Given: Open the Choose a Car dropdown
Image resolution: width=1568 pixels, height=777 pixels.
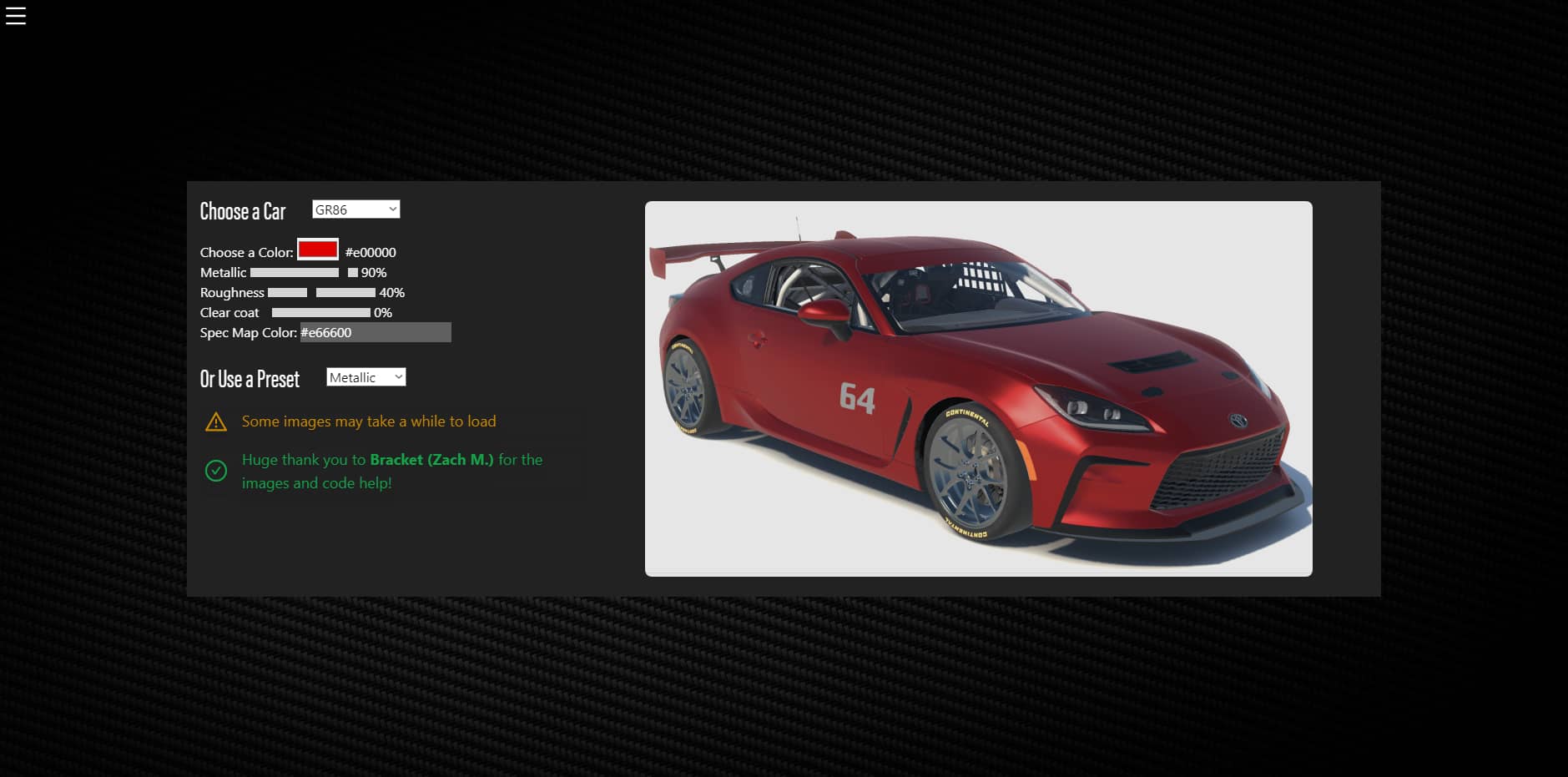Looking at the screenshot, I should 355,209.
